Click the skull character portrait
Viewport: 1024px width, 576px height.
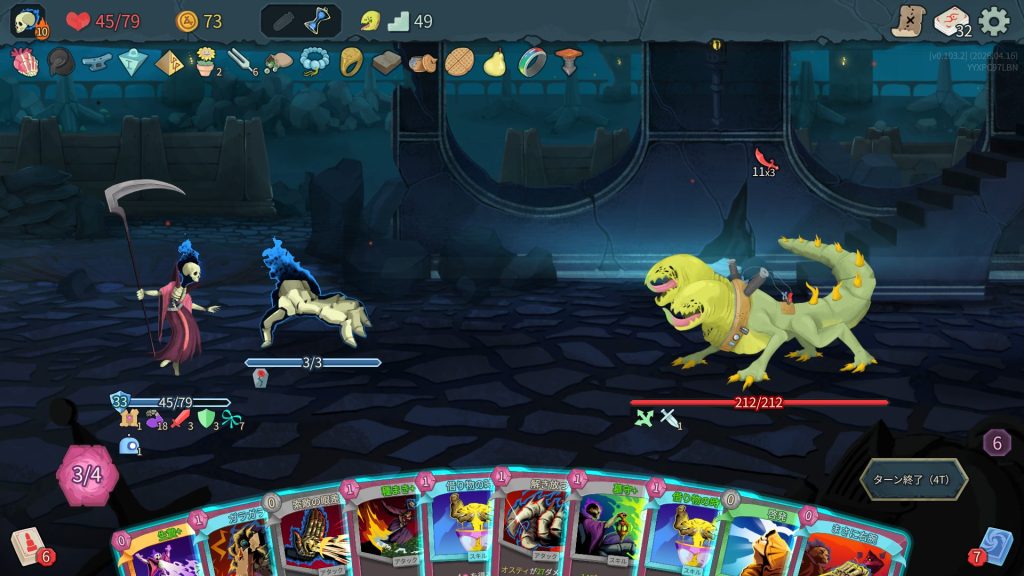(28, 21)
